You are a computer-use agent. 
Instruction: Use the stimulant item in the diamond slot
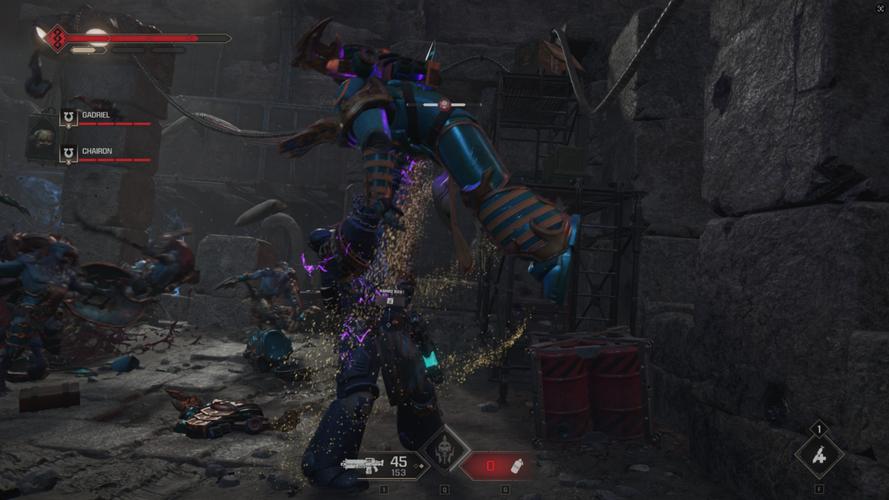pyautogui.click(x=819, y=455)
